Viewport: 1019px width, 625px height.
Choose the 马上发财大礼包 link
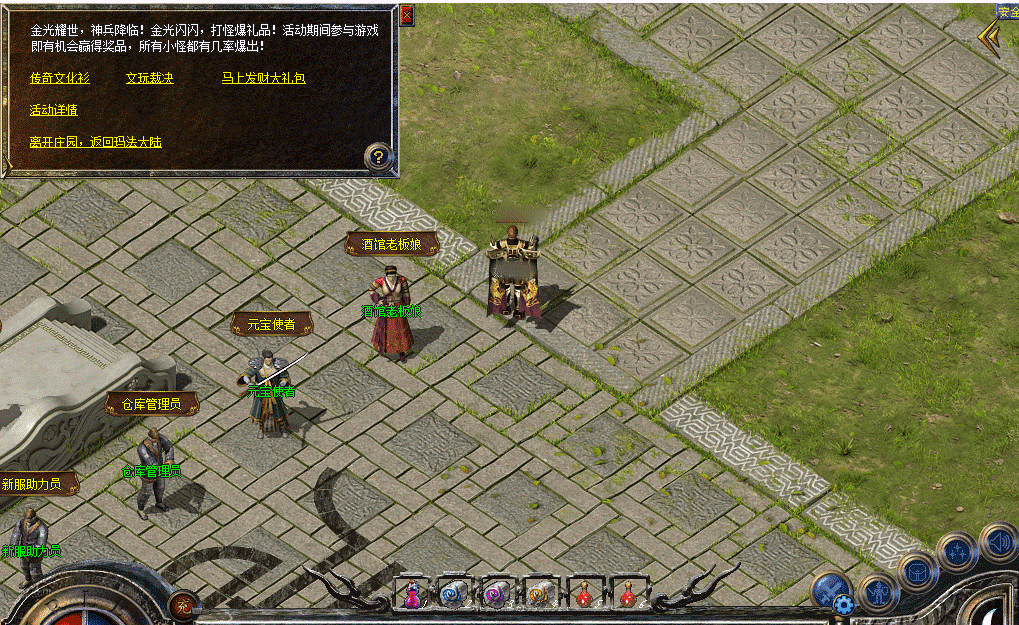click(x=263, y=78)
